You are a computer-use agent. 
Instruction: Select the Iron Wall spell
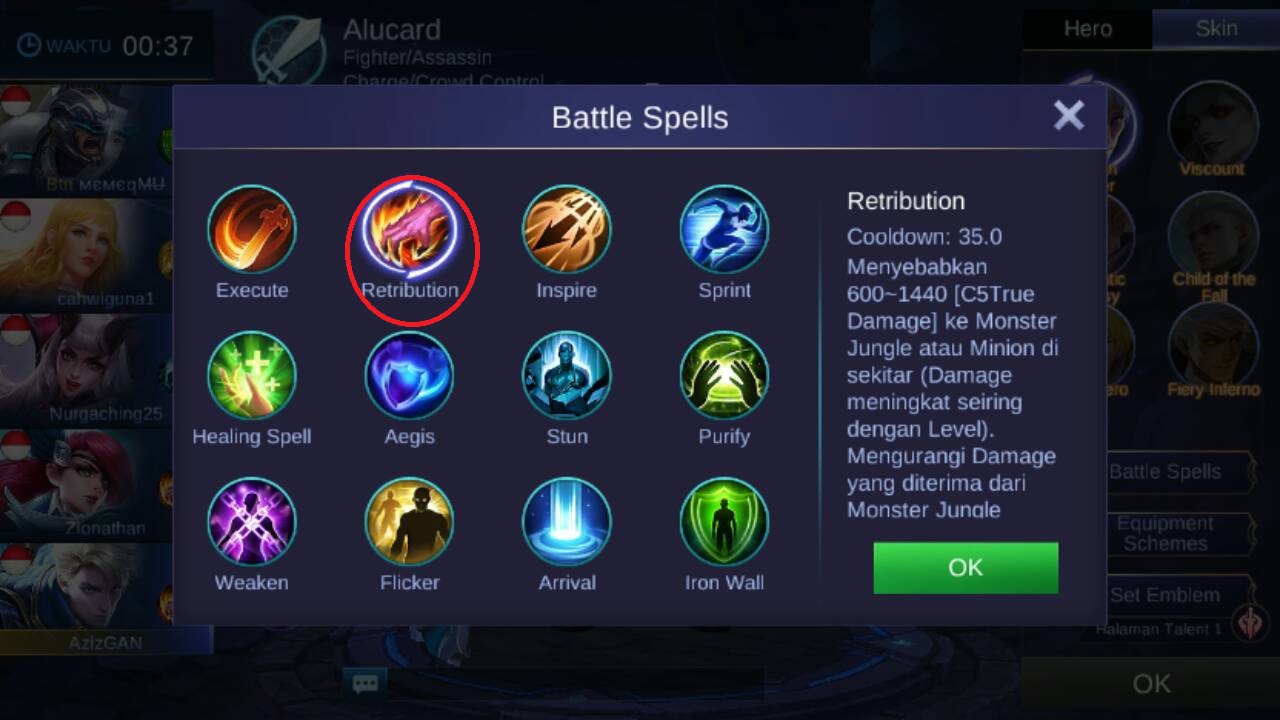[724, 522]
